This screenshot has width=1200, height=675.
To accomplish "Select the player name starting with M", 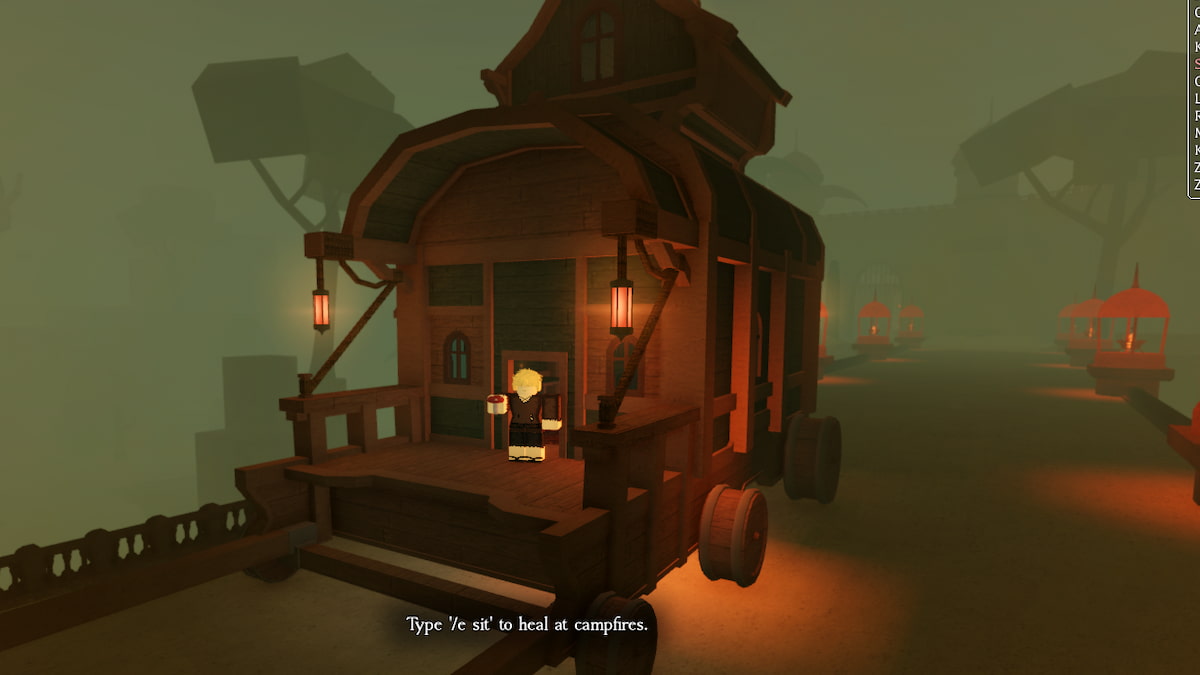I will coord(1197,132).
